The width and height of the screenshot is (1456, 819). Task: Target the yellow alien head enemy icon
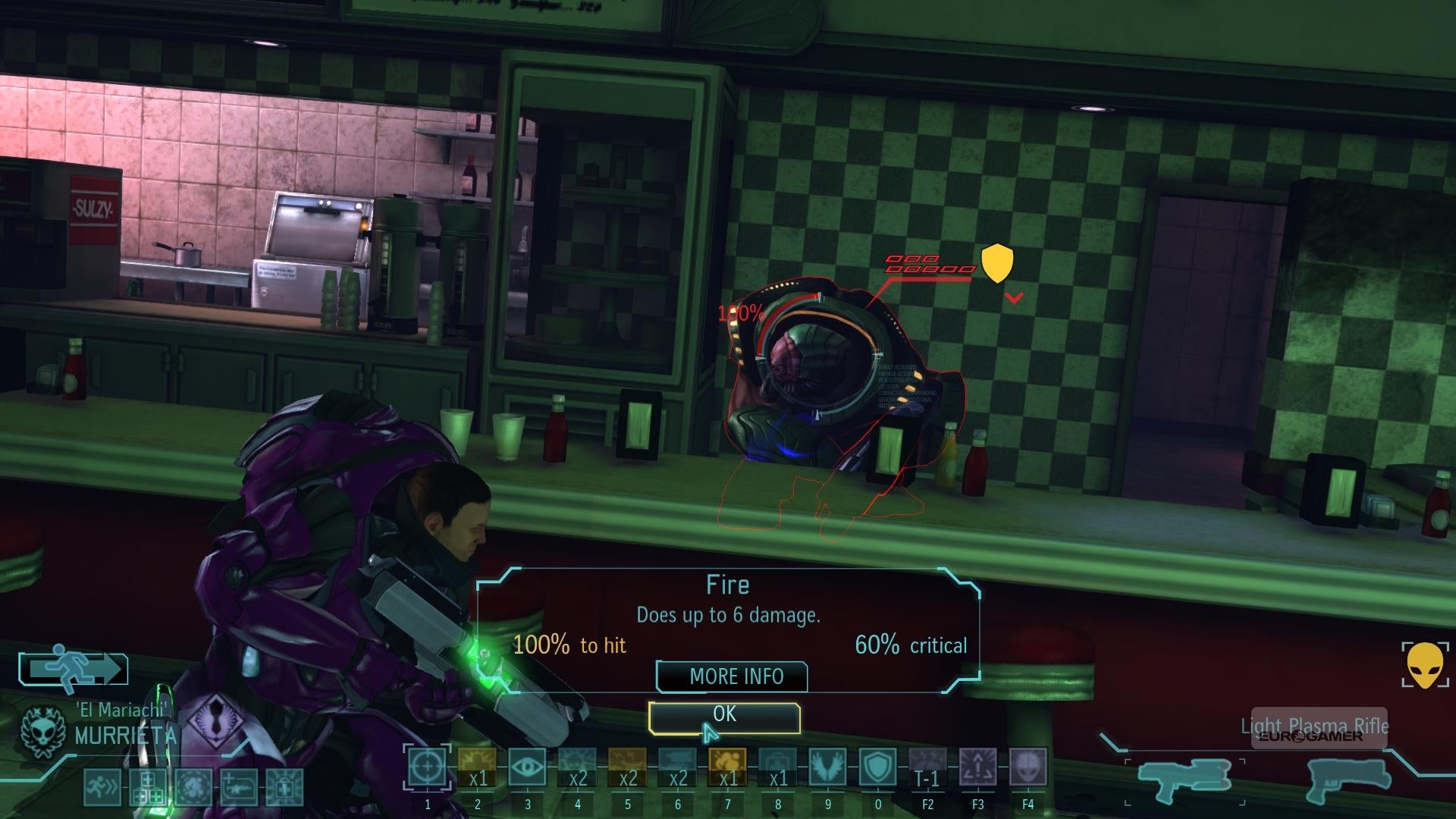[x=1426, y=665]
